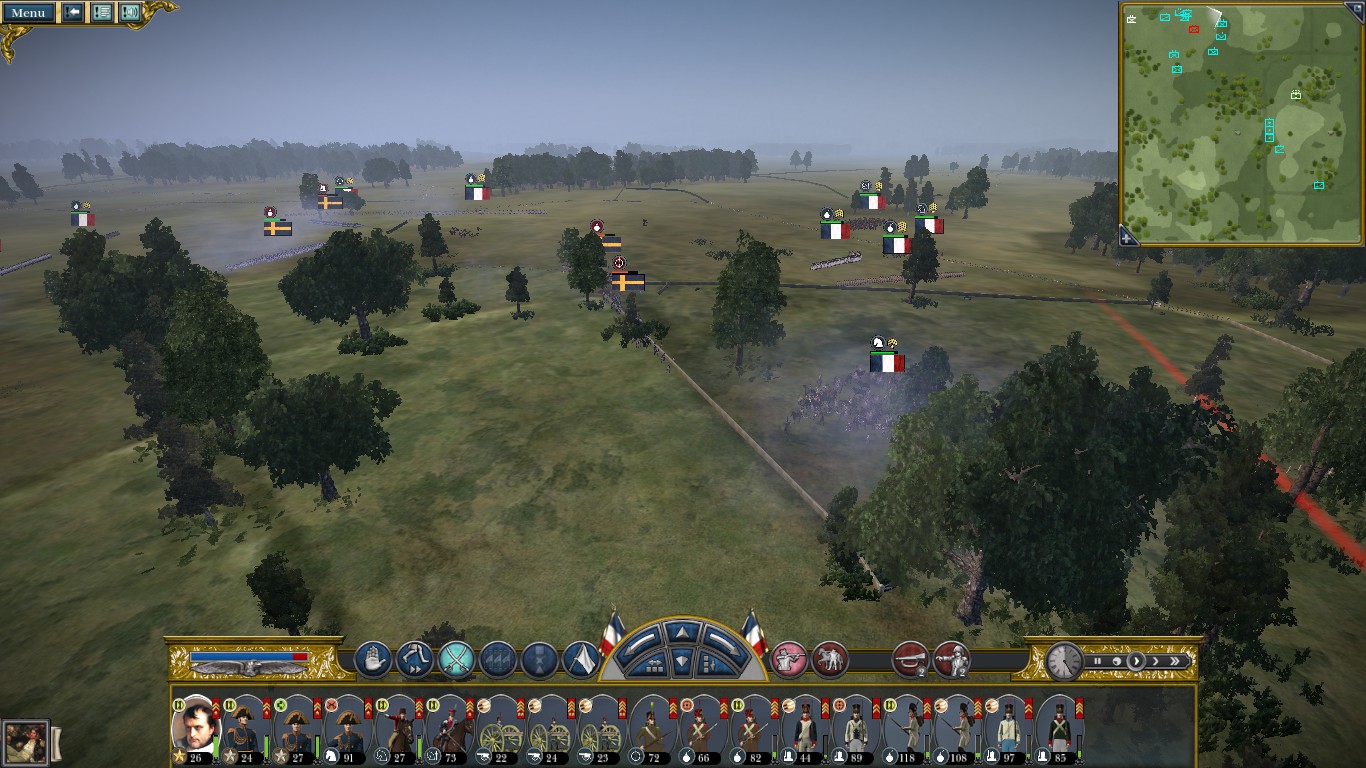Pause the battle using the speed control
The image size is (1366, 768).
[1097, 661]
